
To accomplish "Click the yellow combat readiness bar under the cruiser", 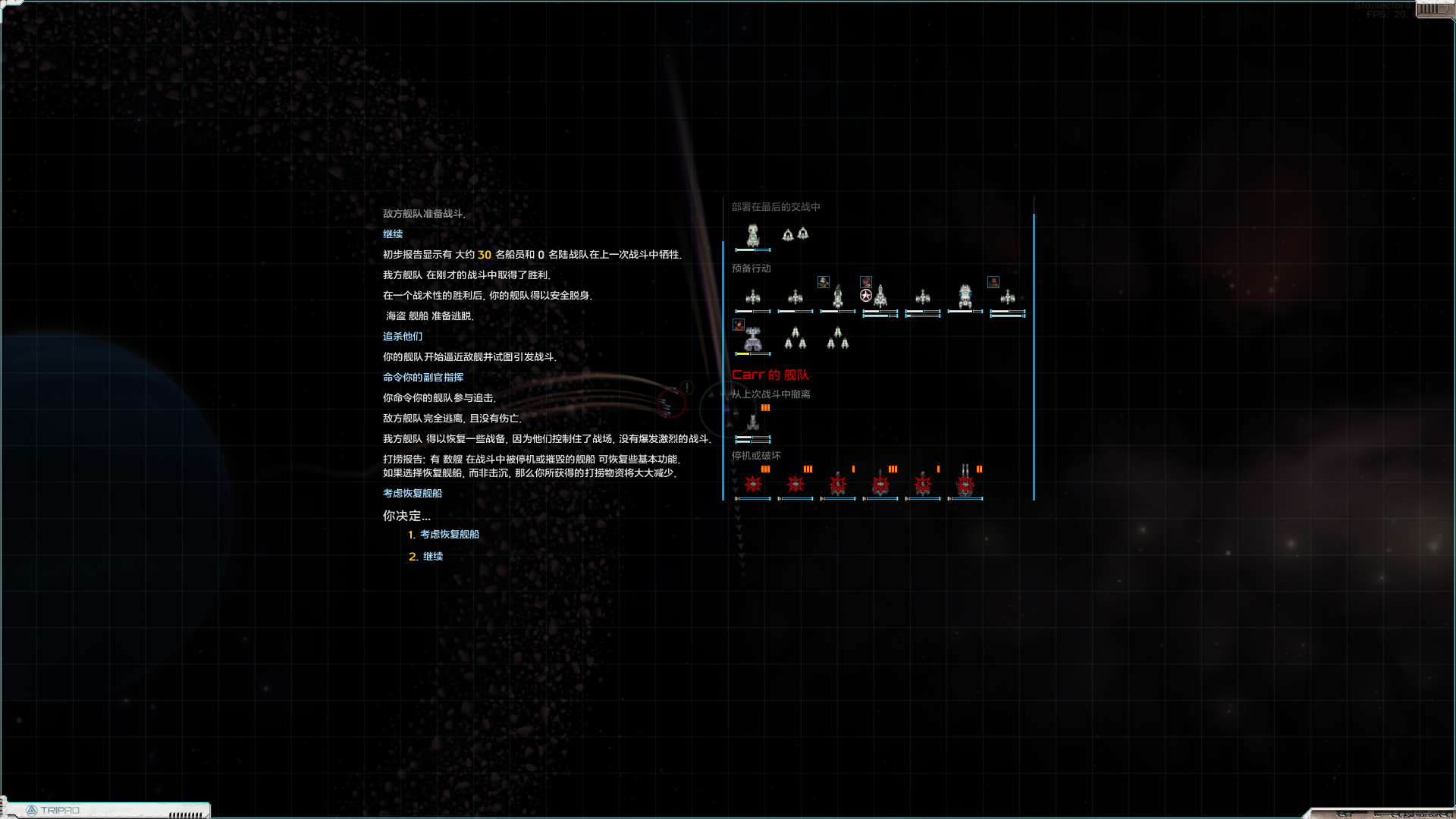I will click(744, 353).
